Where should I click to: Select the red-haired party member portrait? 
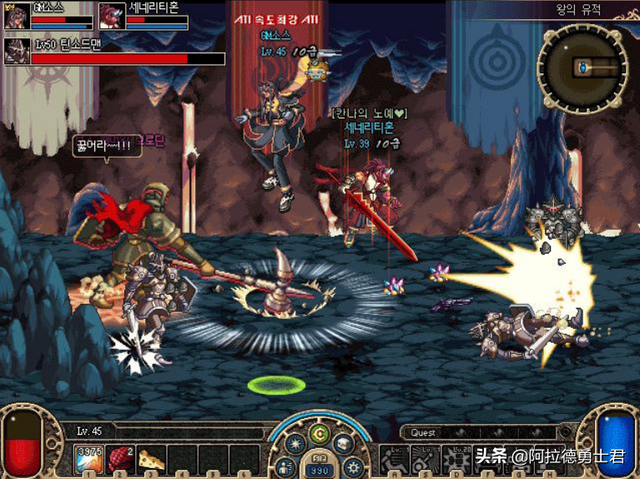(111, 15)
